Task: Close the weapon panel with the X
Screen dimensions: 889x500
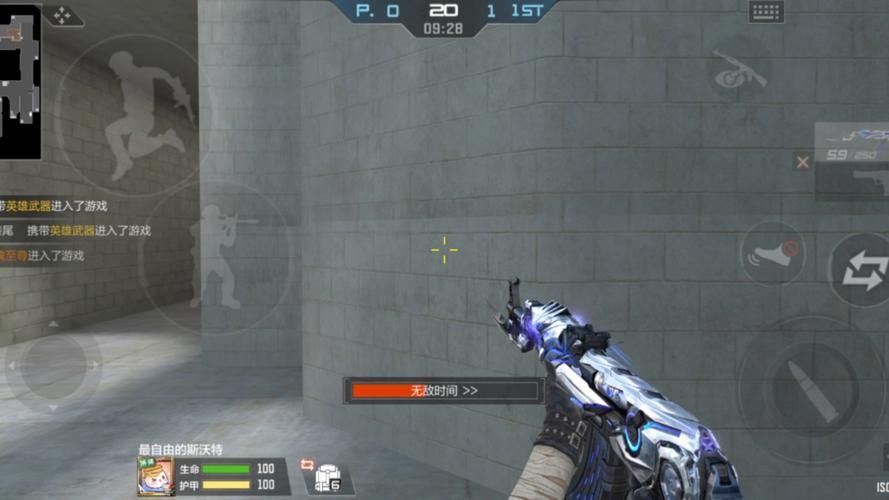Action: point(802,161)
